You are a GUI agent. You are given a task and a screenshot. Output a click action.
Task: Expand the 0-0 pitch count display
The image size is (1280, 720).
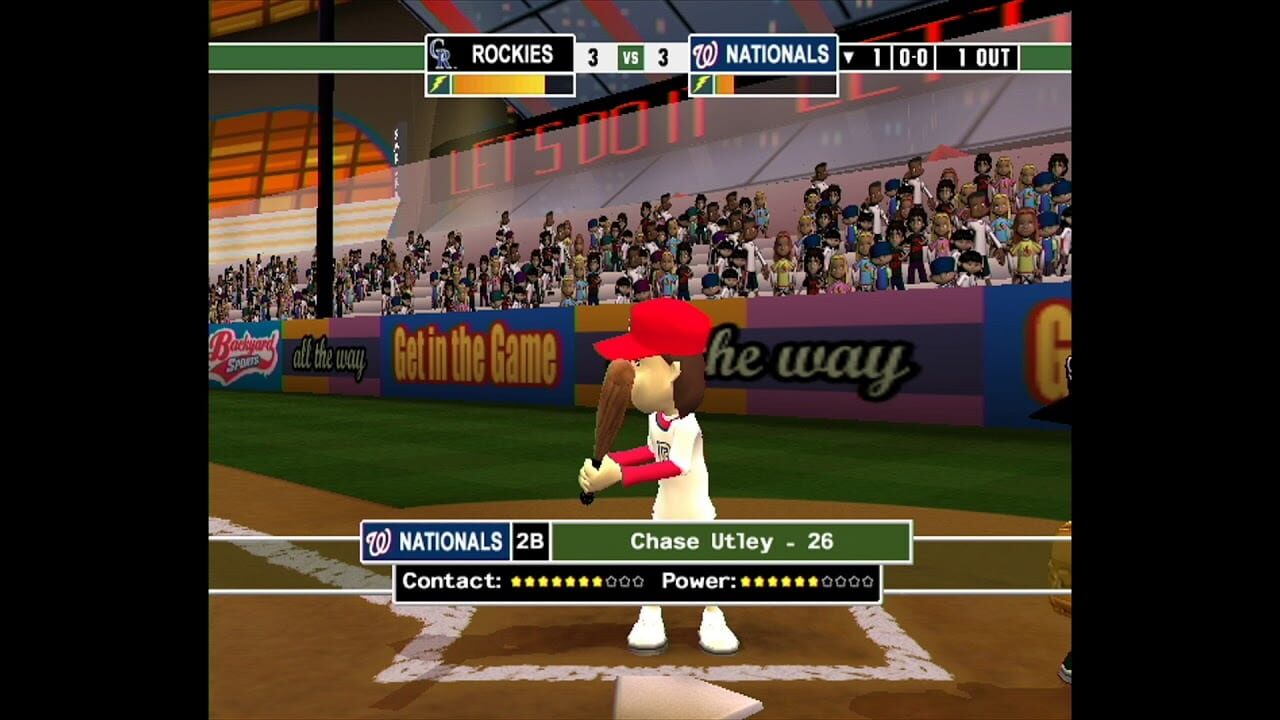(915, 56)
